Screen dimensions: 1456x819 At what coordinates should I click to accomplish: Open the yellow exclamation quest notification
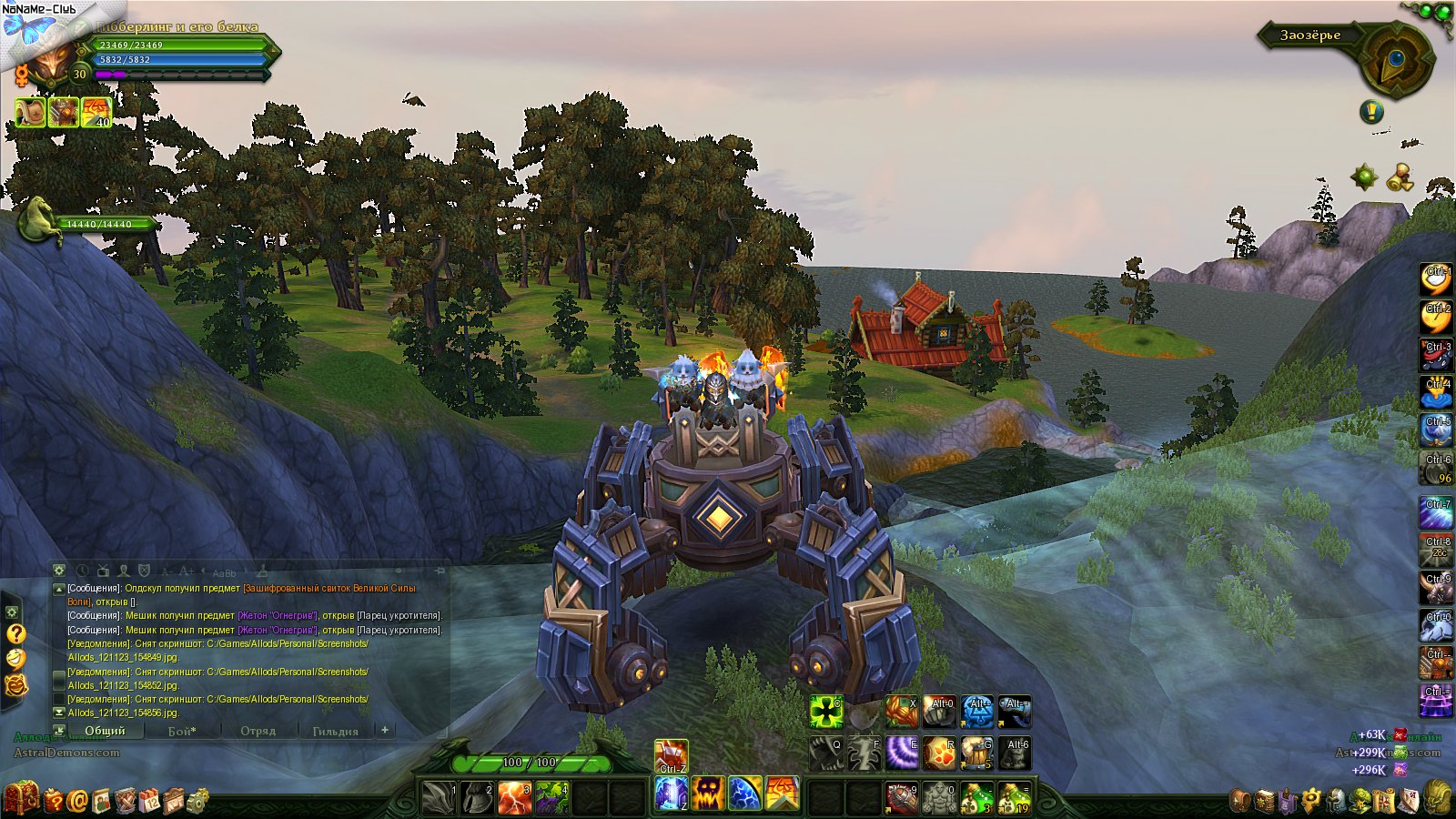pyautogui.click(x=1371, y=112)
